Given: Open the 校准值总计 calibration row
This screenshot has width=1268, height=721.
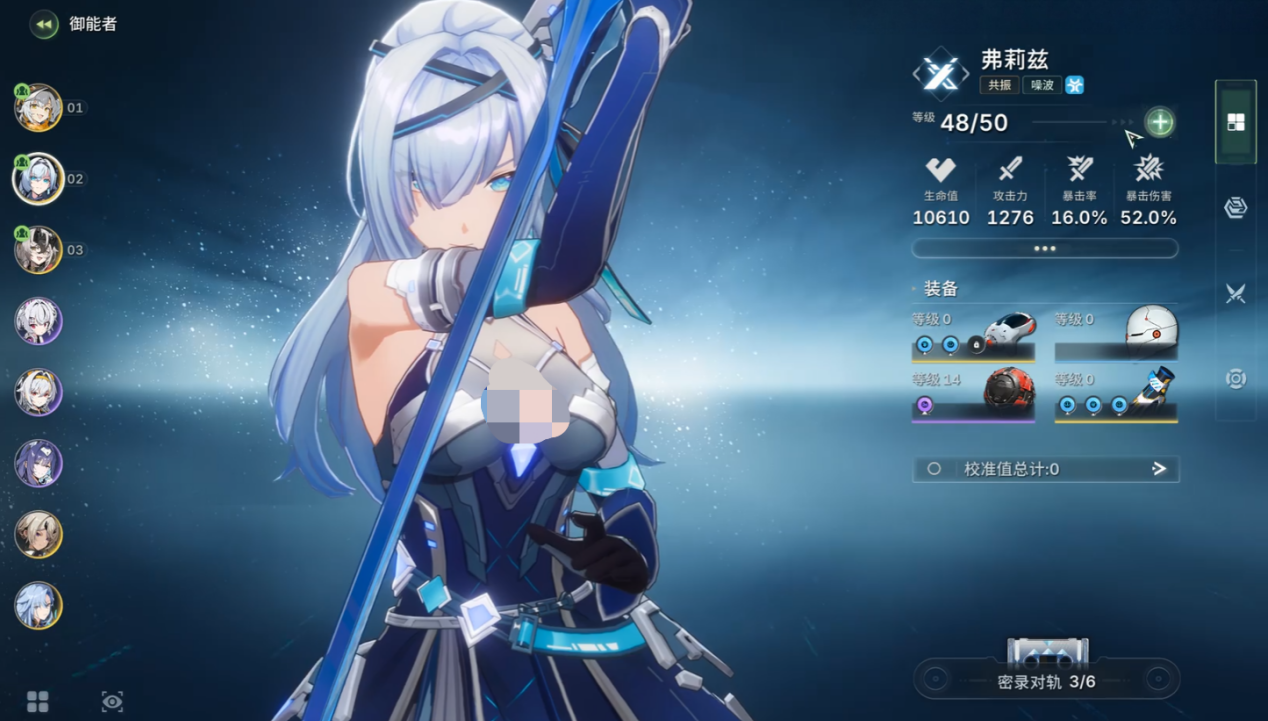Looking at the screenshot, I should coord(1045,469).
